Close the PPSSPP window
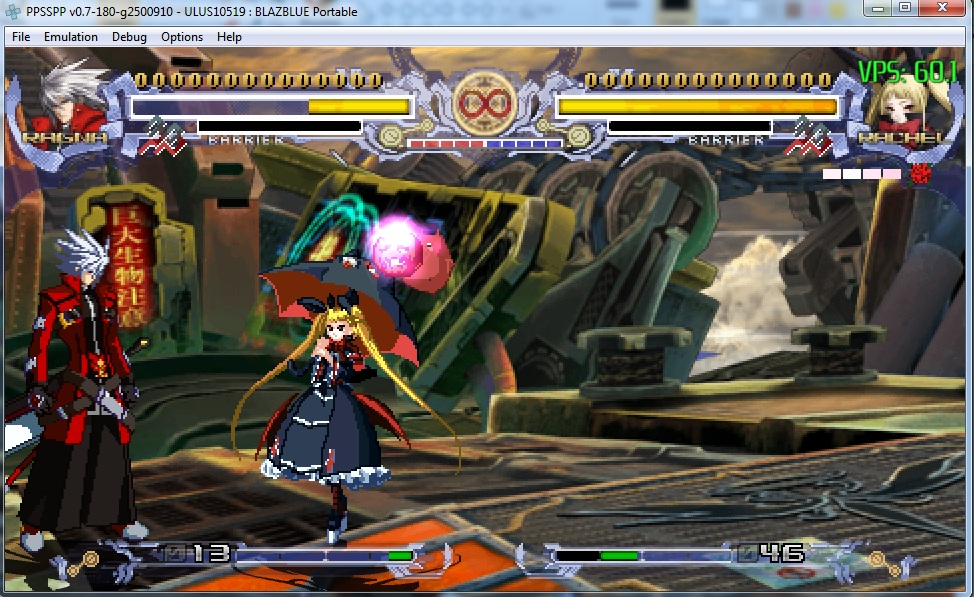 pos(944,8)
